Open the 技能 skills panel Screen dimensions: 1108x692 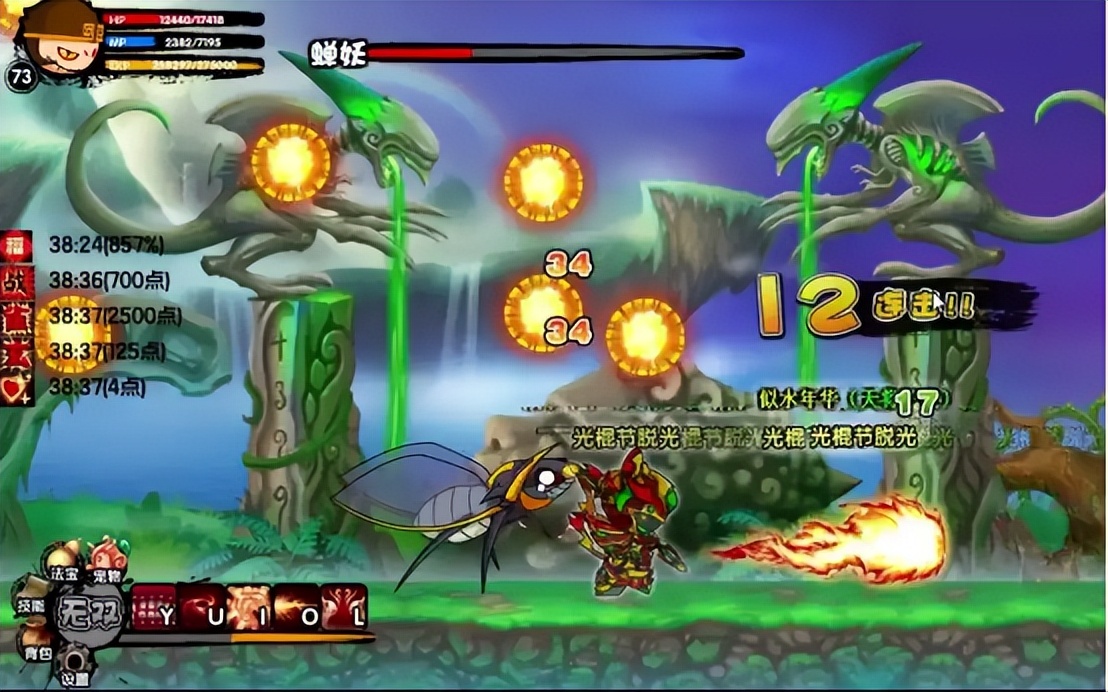point(32,595)
